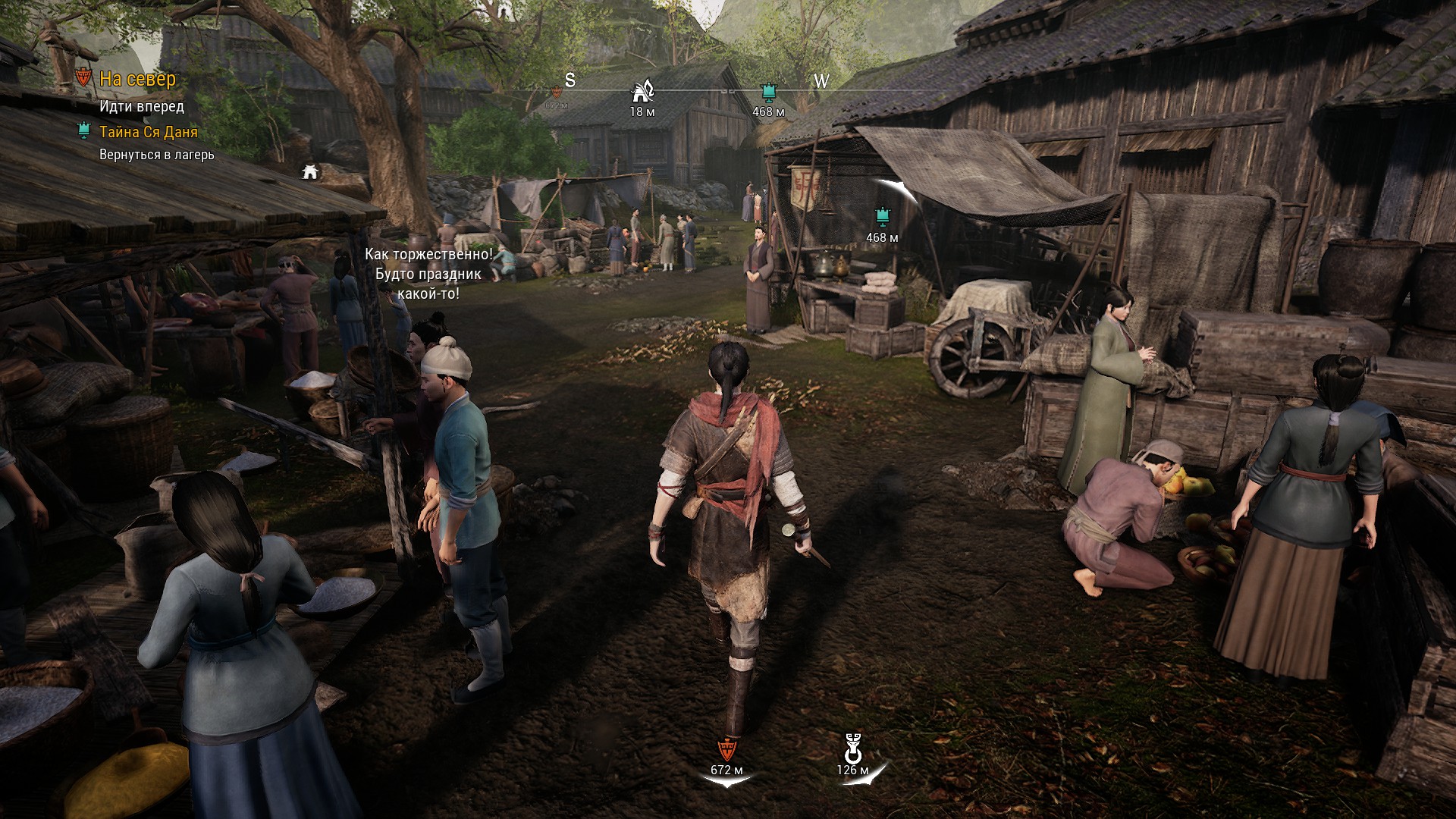
Task: Click the teal quest marker on the compass bar
Action: [x=768, y=93]
